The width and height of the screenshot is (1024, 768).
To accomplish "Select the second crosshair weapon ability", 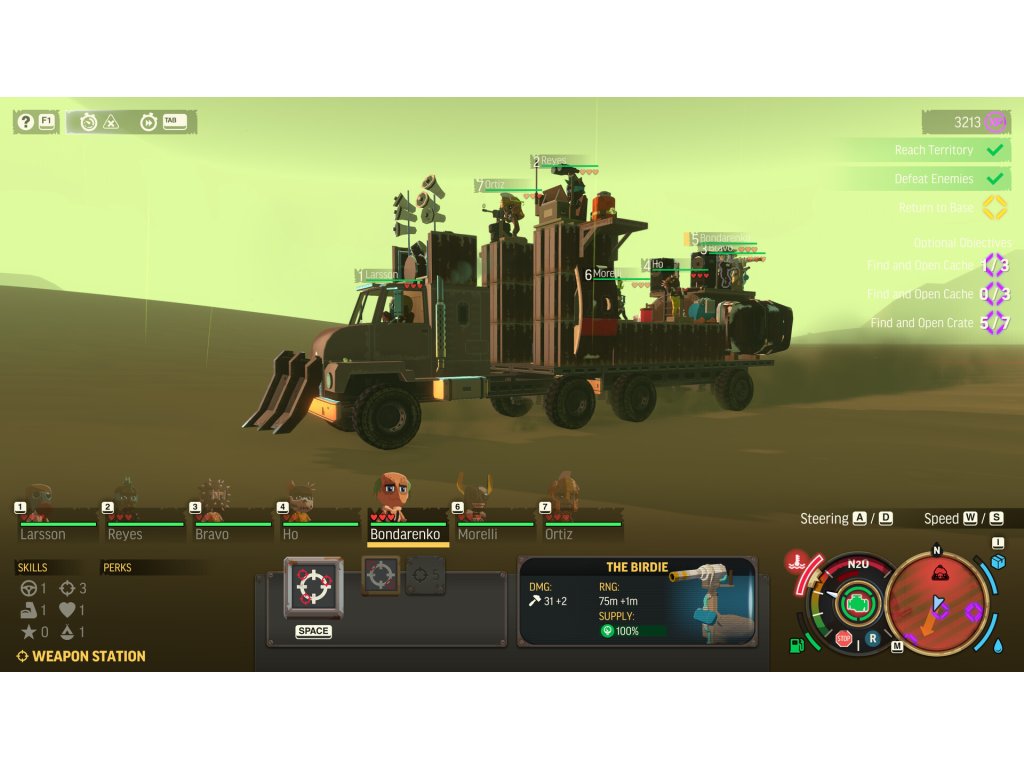I will pyautogui.click(x=380, y=576).
